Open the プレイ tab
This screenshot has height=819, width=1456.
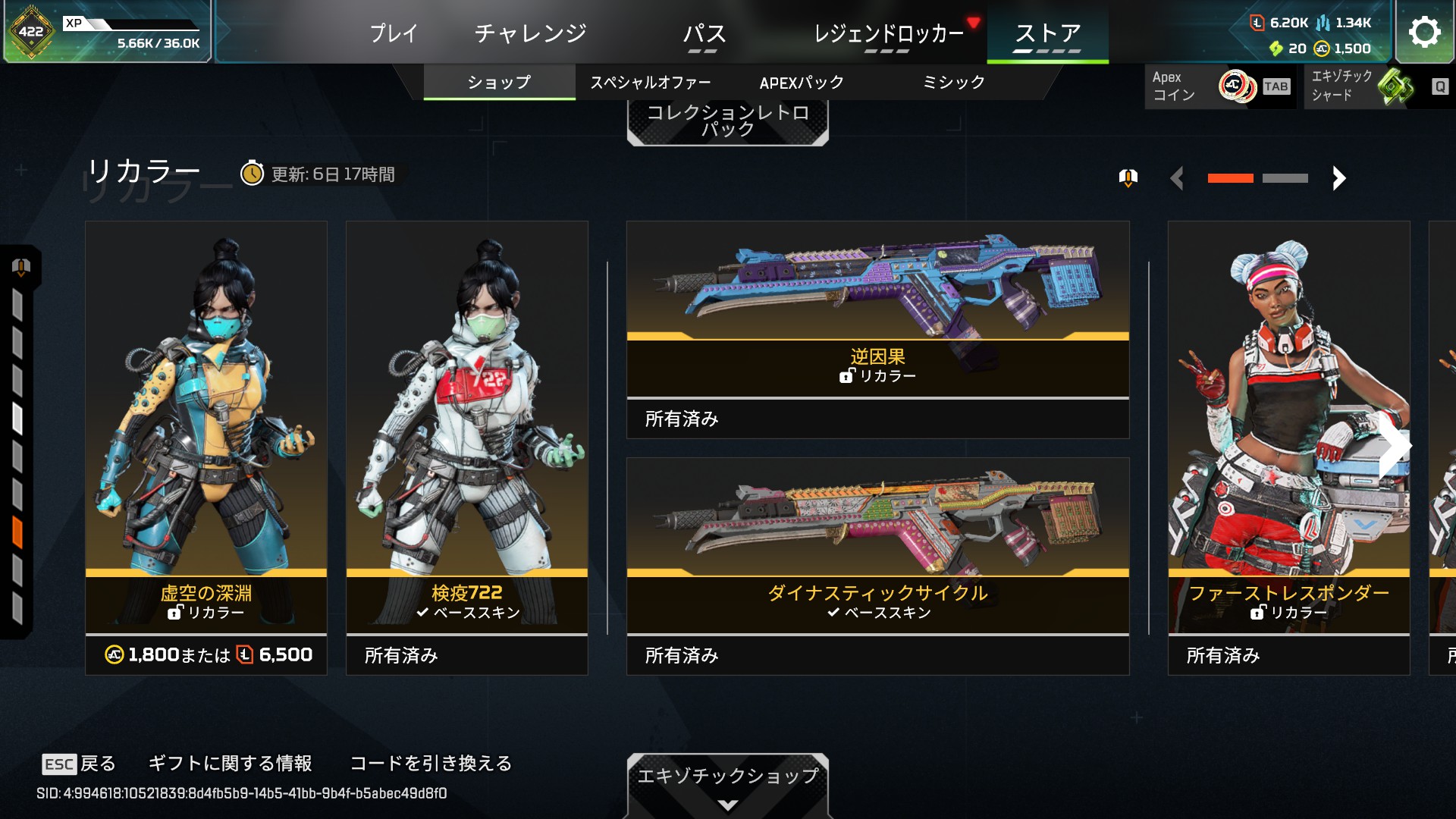[394, 33]
